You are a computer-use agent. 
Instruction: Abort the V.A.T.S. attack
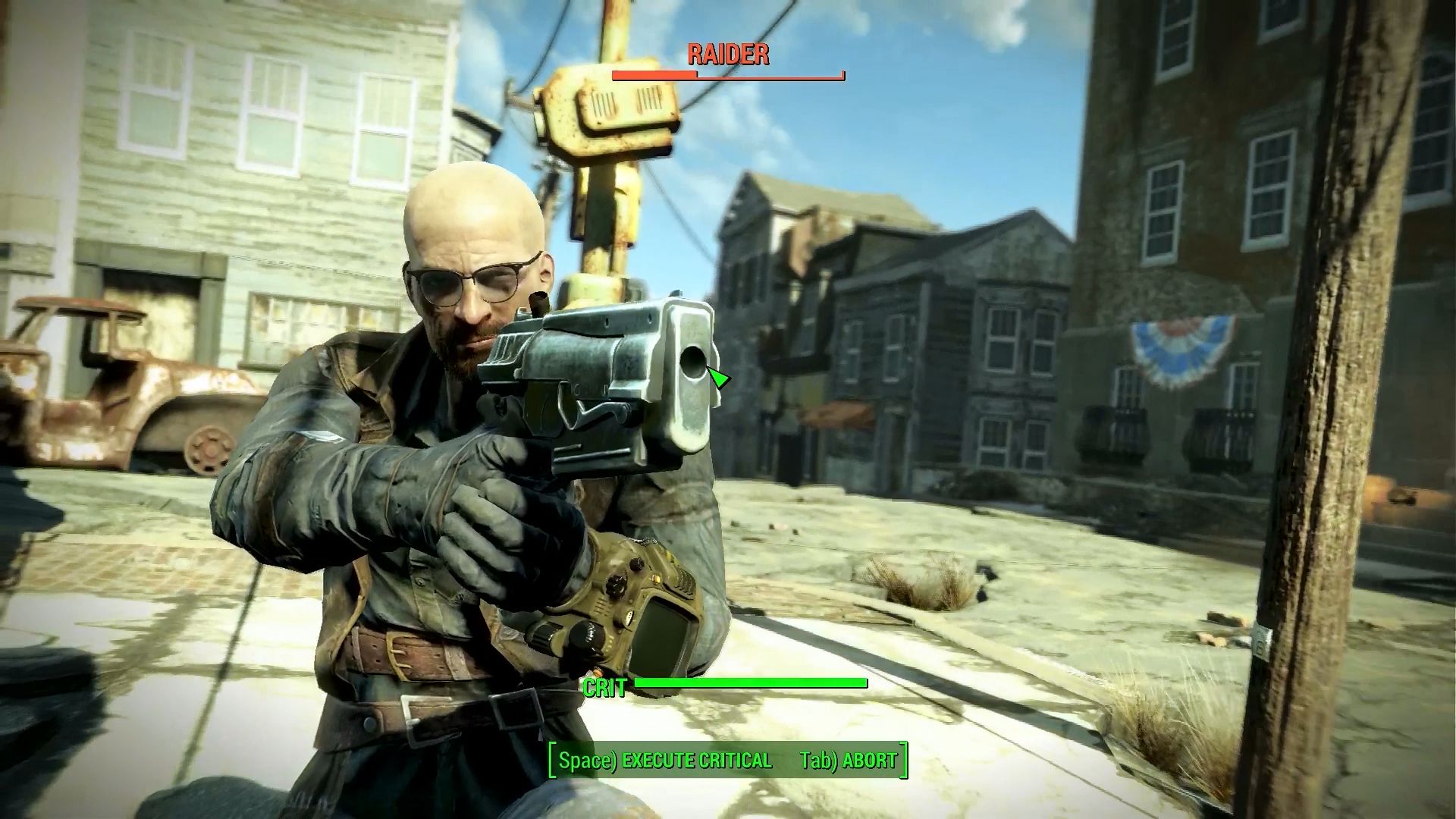pyautogui.click(x=849, y=761)
